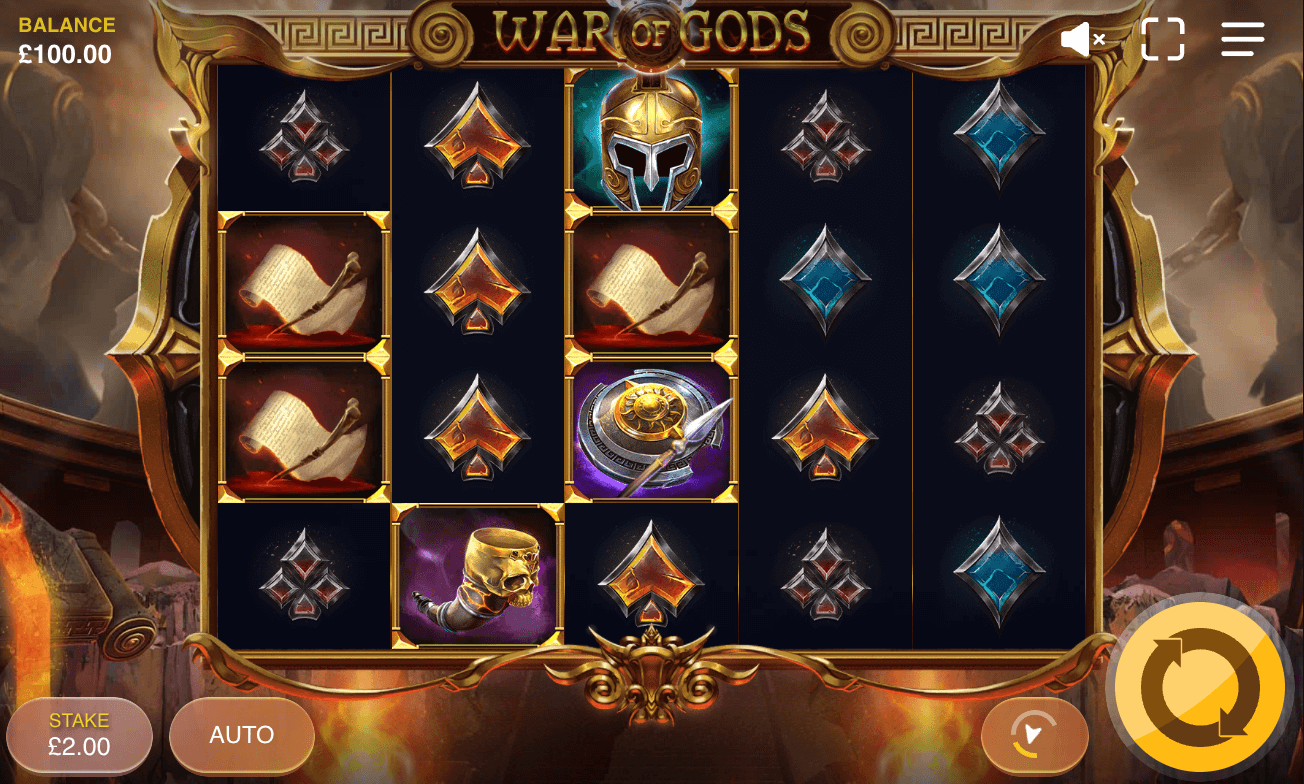
Task: Click the scroll symbol on reel one
Action: click(303, 285)
